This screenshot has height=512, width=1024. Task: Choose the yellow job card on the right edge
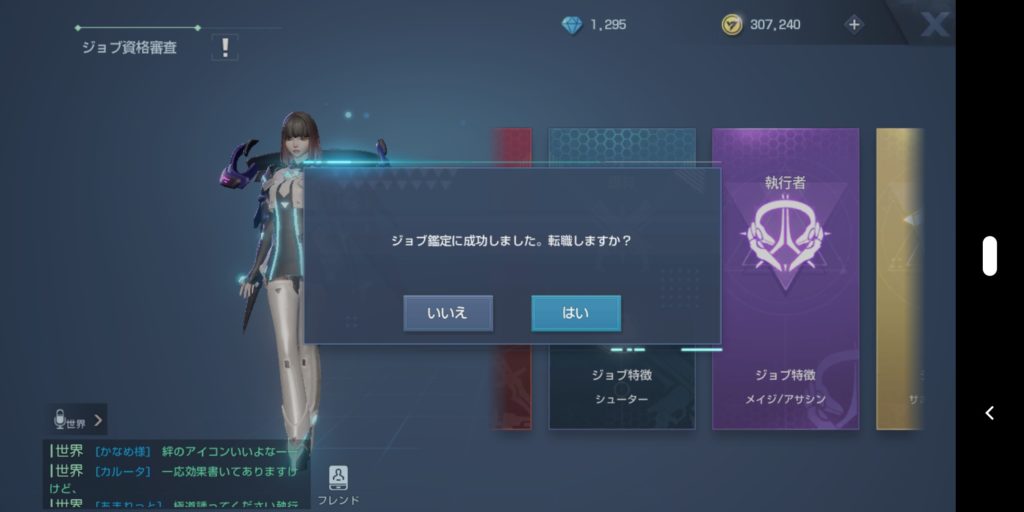coord(898,278)
